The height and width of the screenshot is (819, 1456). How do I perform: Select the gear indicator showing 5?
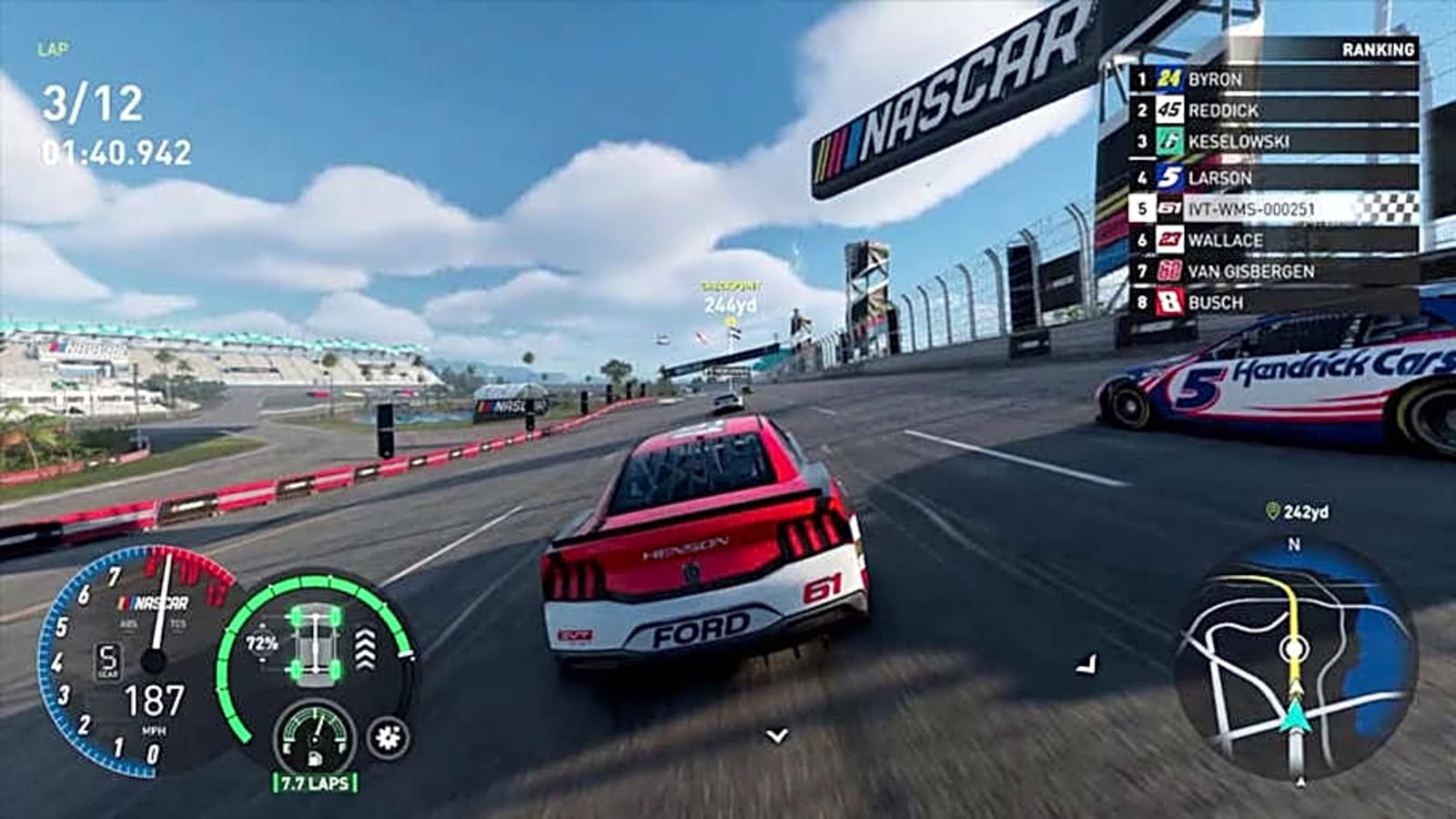click(109, 660)
